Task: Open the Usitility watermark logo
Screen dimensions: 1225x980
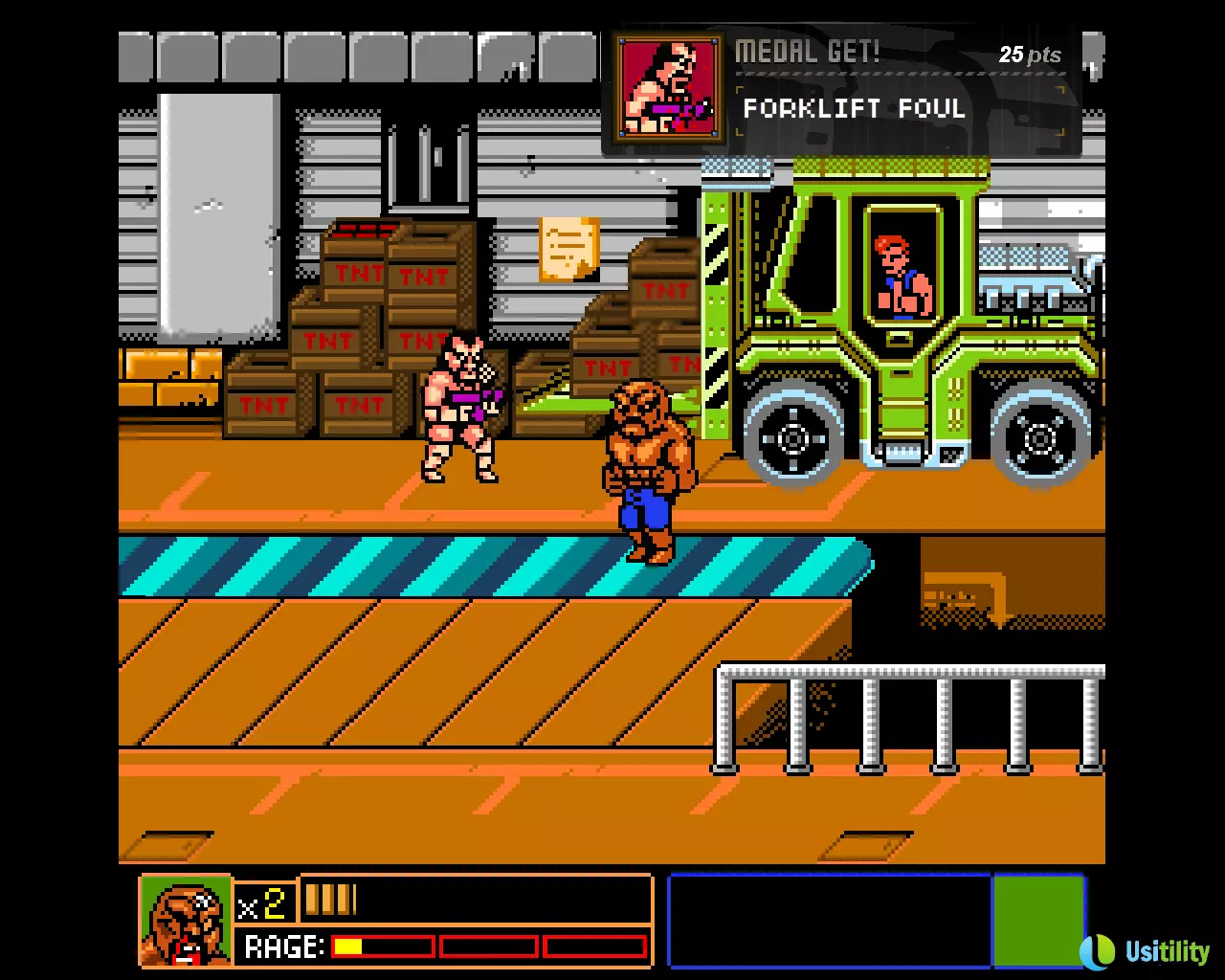Action: pyautogui.click(x=1145, y=950)
